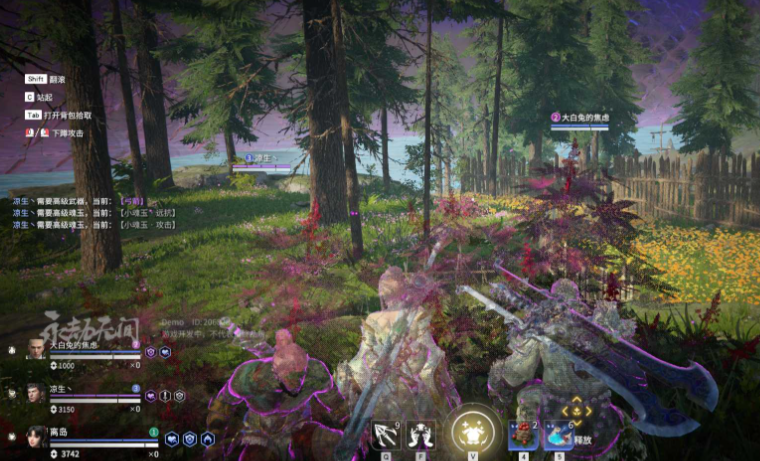Trigger the character skill with the boots icon
Viewport: 760px width, 461px height.
click(x=421, y=434)
